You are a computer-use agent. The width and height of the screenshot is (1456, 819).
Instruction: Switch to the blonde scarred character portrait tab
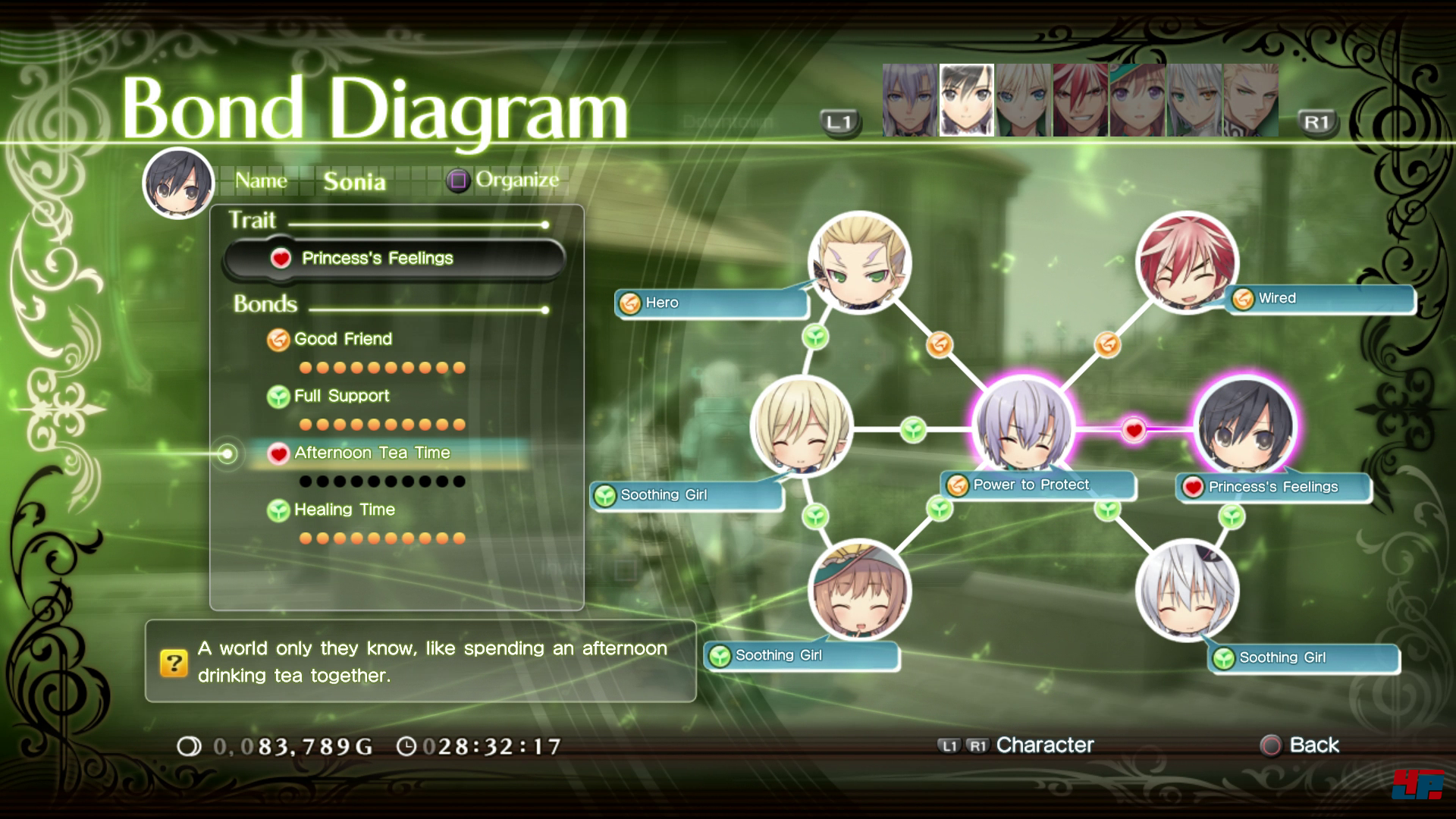click(1250, 101)
